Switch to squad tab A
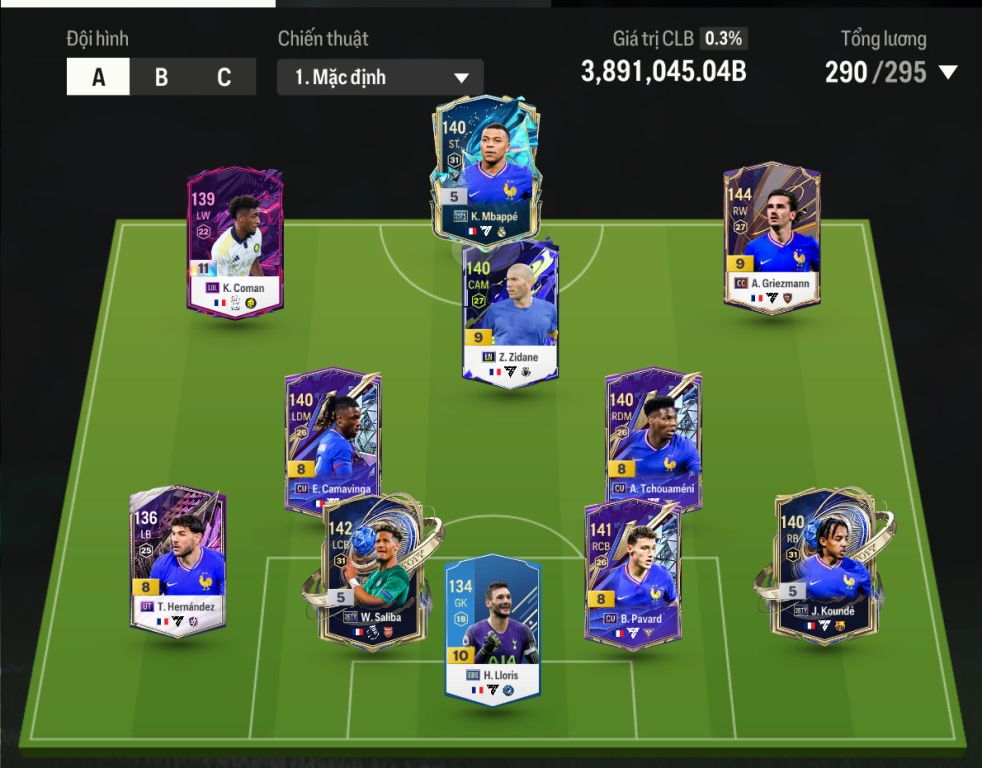This screenshot has width=982, height=768. (98, 77)
